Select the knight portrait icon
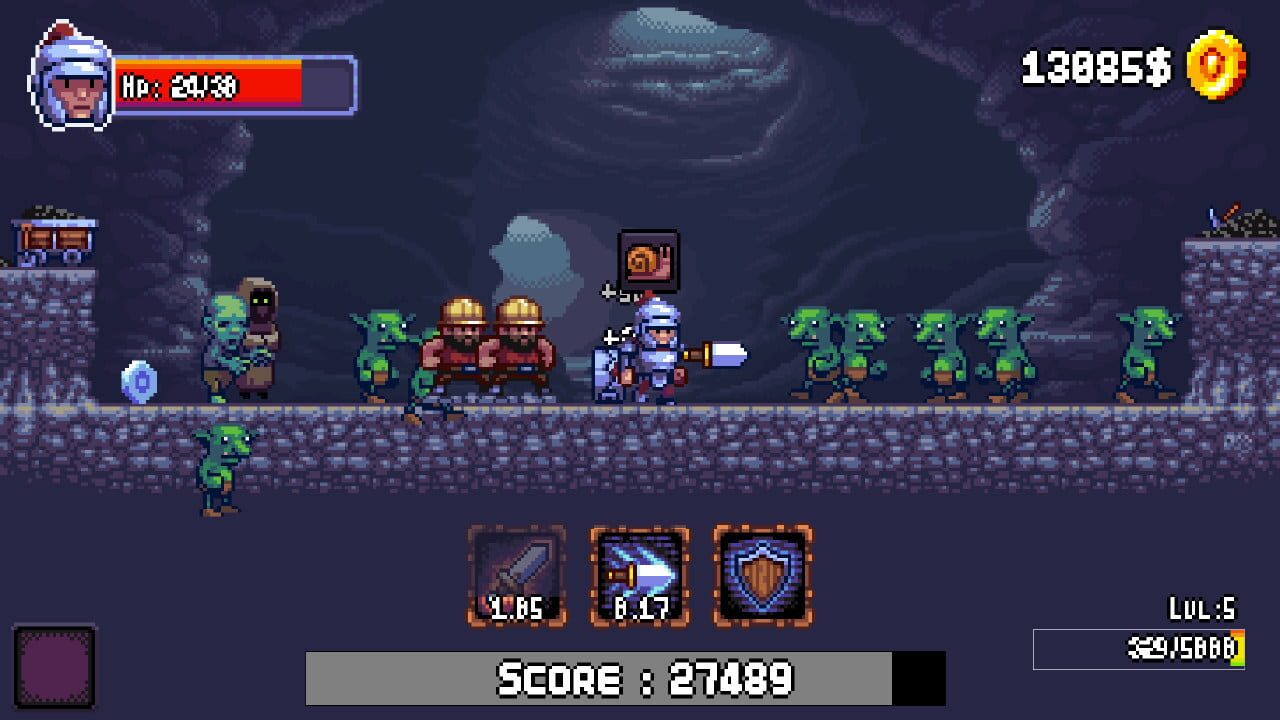 (x=72, y=80)
